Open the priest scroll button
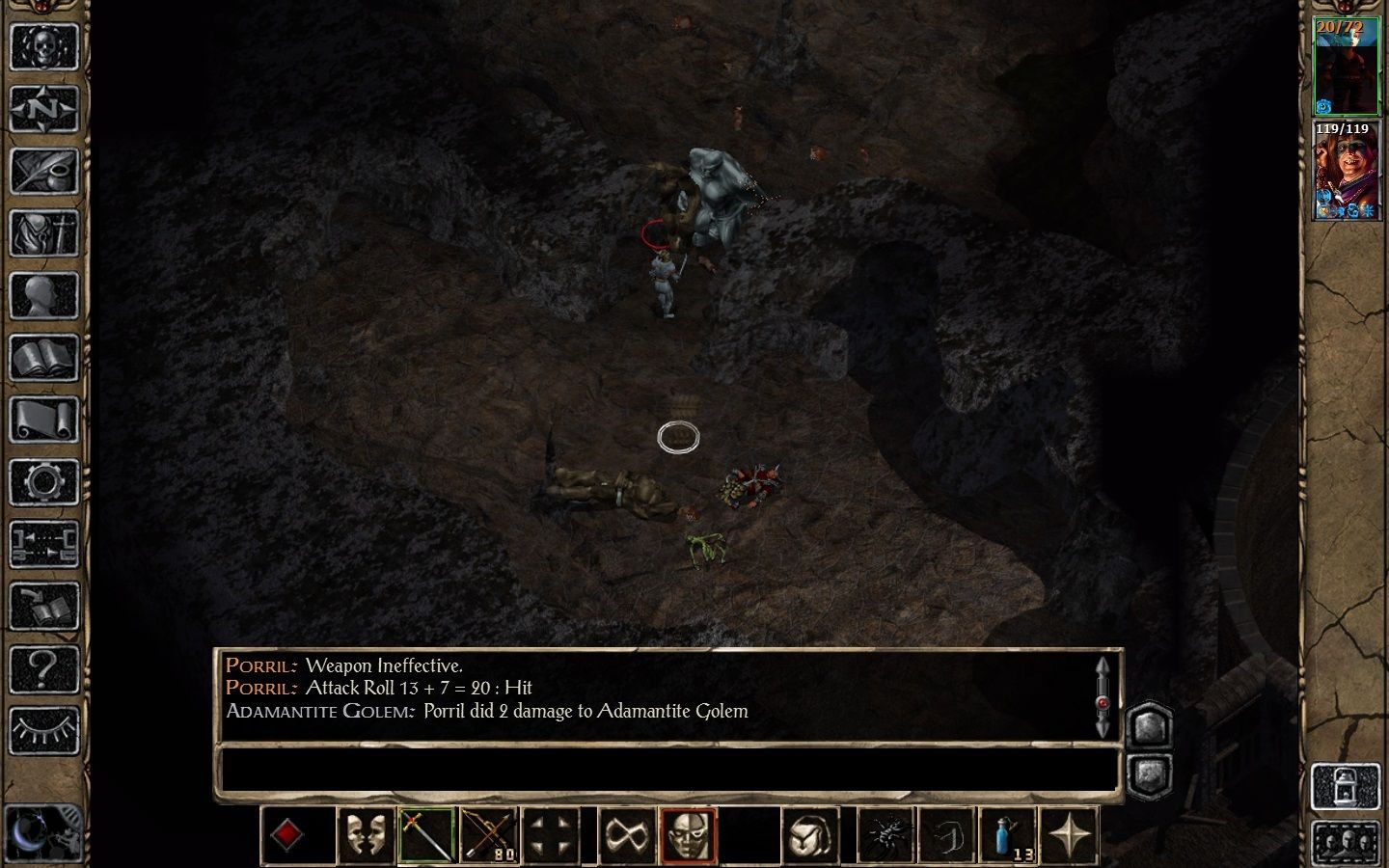 tap(43, 420)
